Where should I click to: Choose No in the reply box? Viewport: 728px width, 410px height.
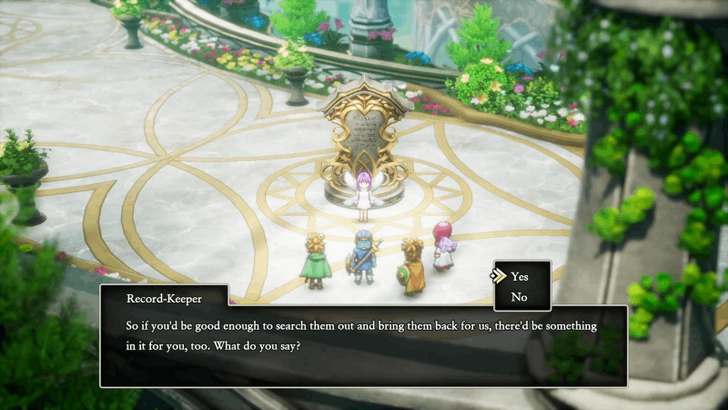point(519,296)
